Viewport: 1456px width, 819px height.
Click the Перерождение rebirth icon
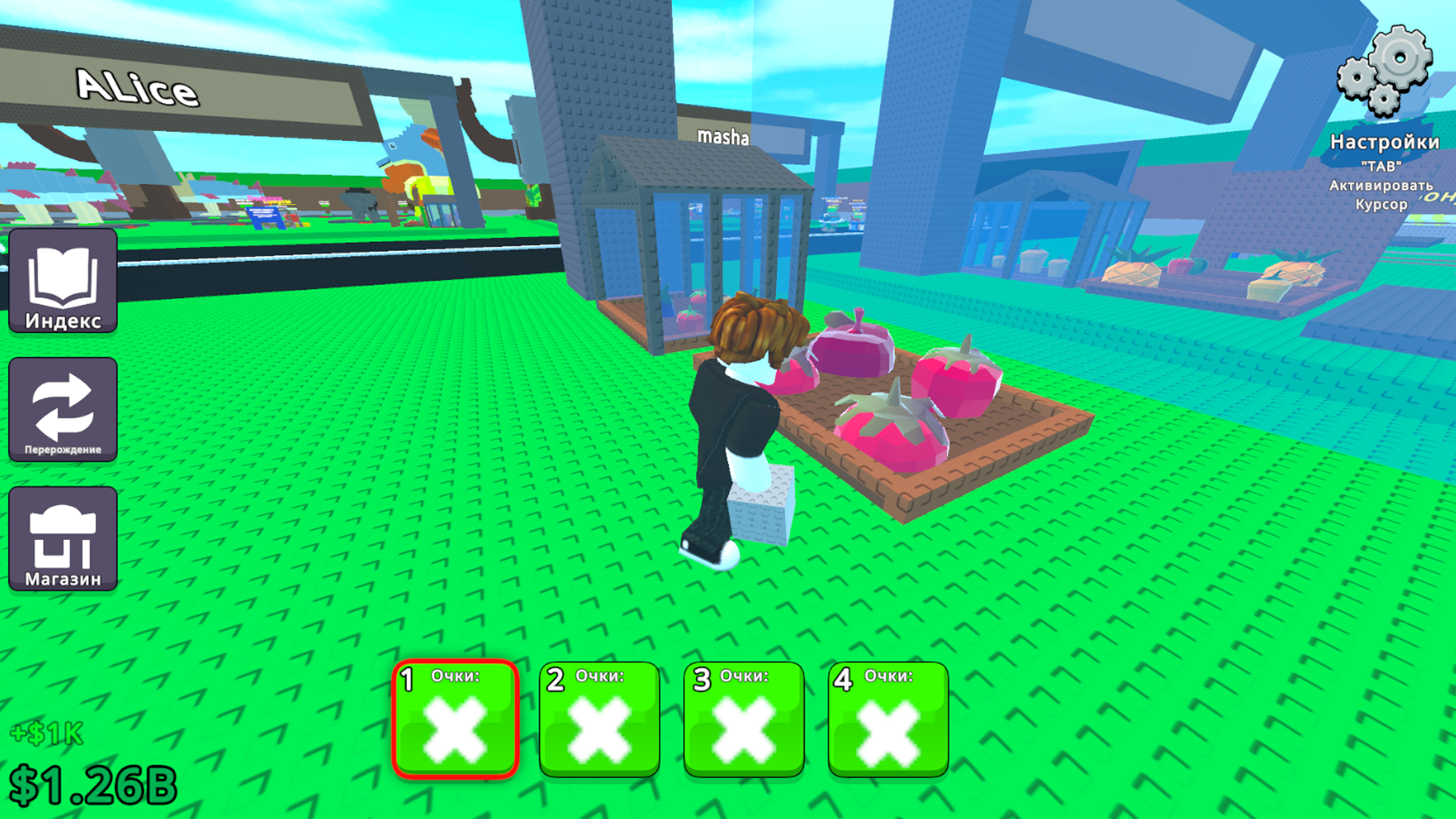[x=63, y=409]
